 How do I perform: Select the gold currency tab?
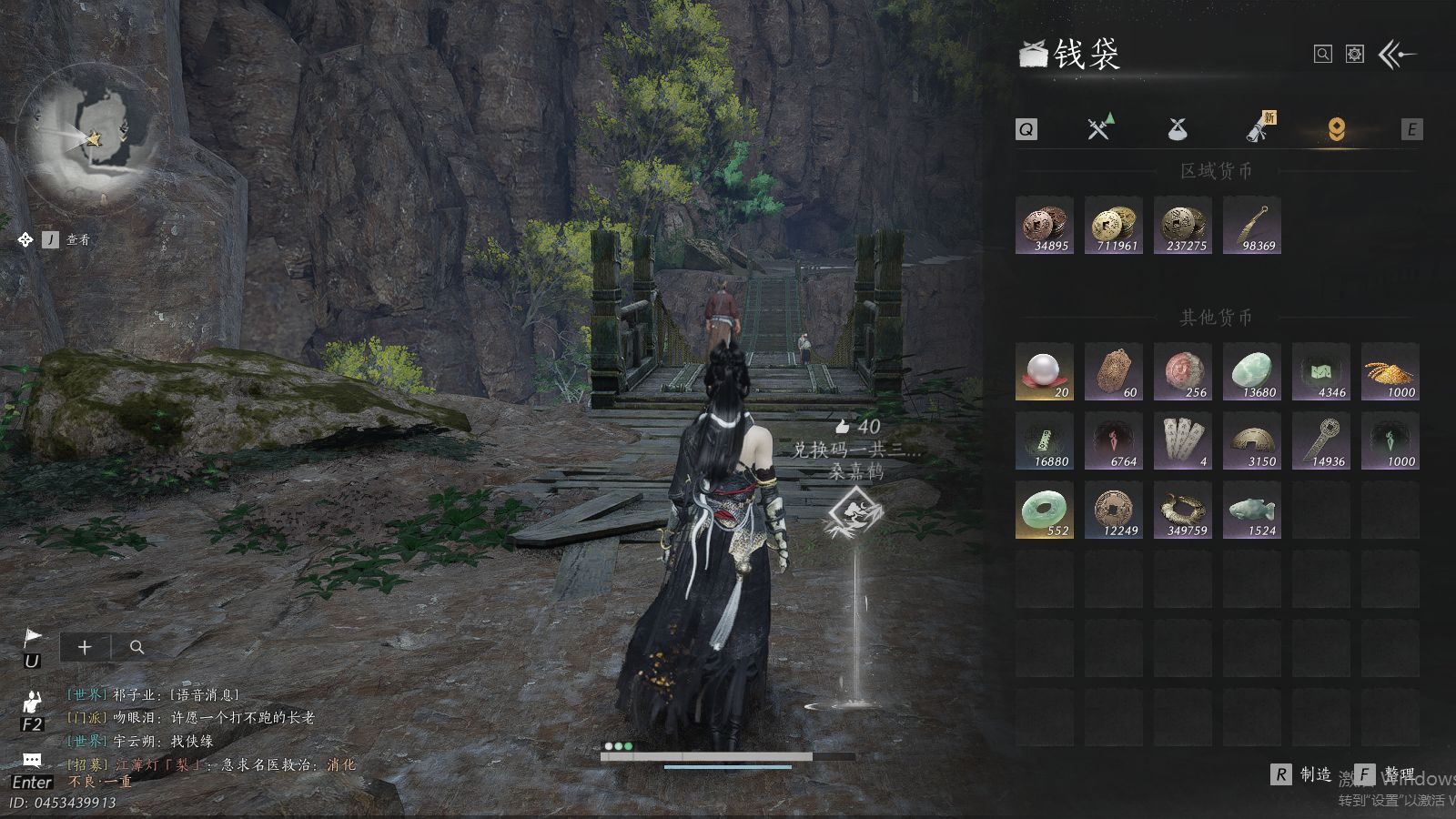1336,129
